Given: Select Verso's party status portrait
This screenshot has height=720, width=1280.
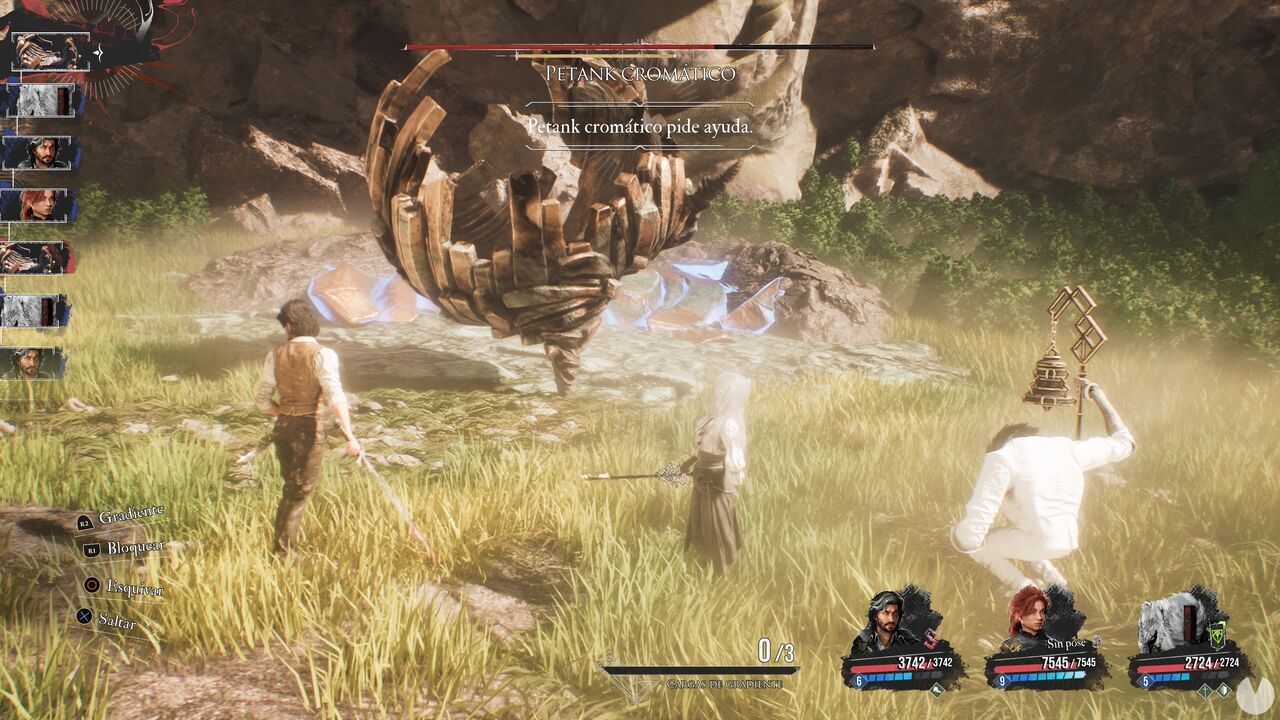Looking at the screenshot, I should tap(886, 619).
